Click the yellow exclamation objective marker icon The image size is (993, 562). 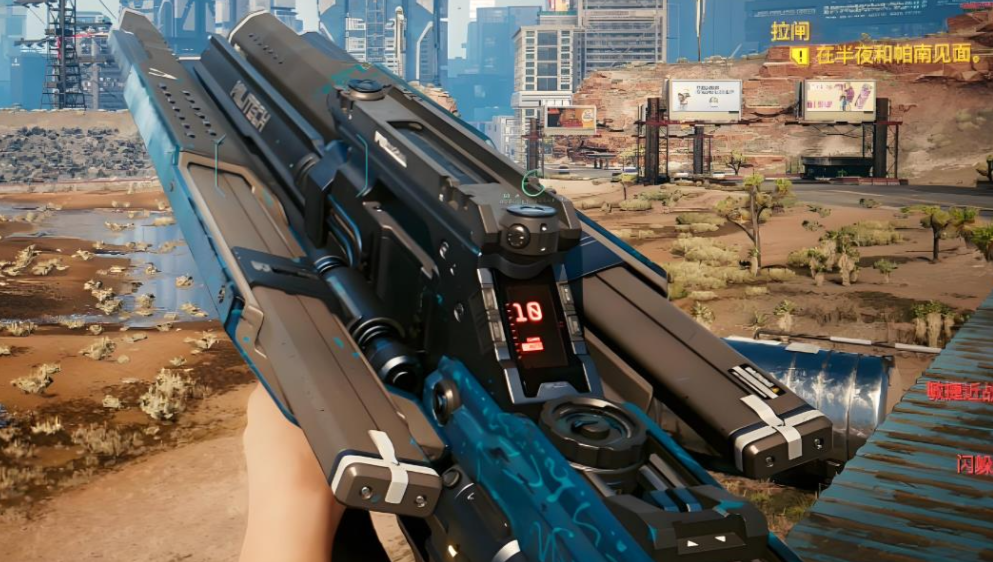click(799, 56)
